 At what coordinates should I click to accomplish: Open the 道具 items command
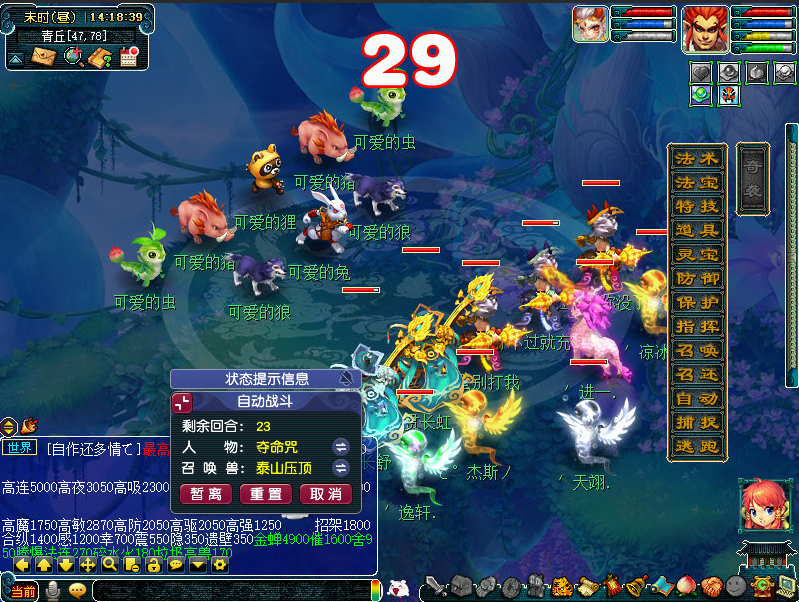[697, 231]
